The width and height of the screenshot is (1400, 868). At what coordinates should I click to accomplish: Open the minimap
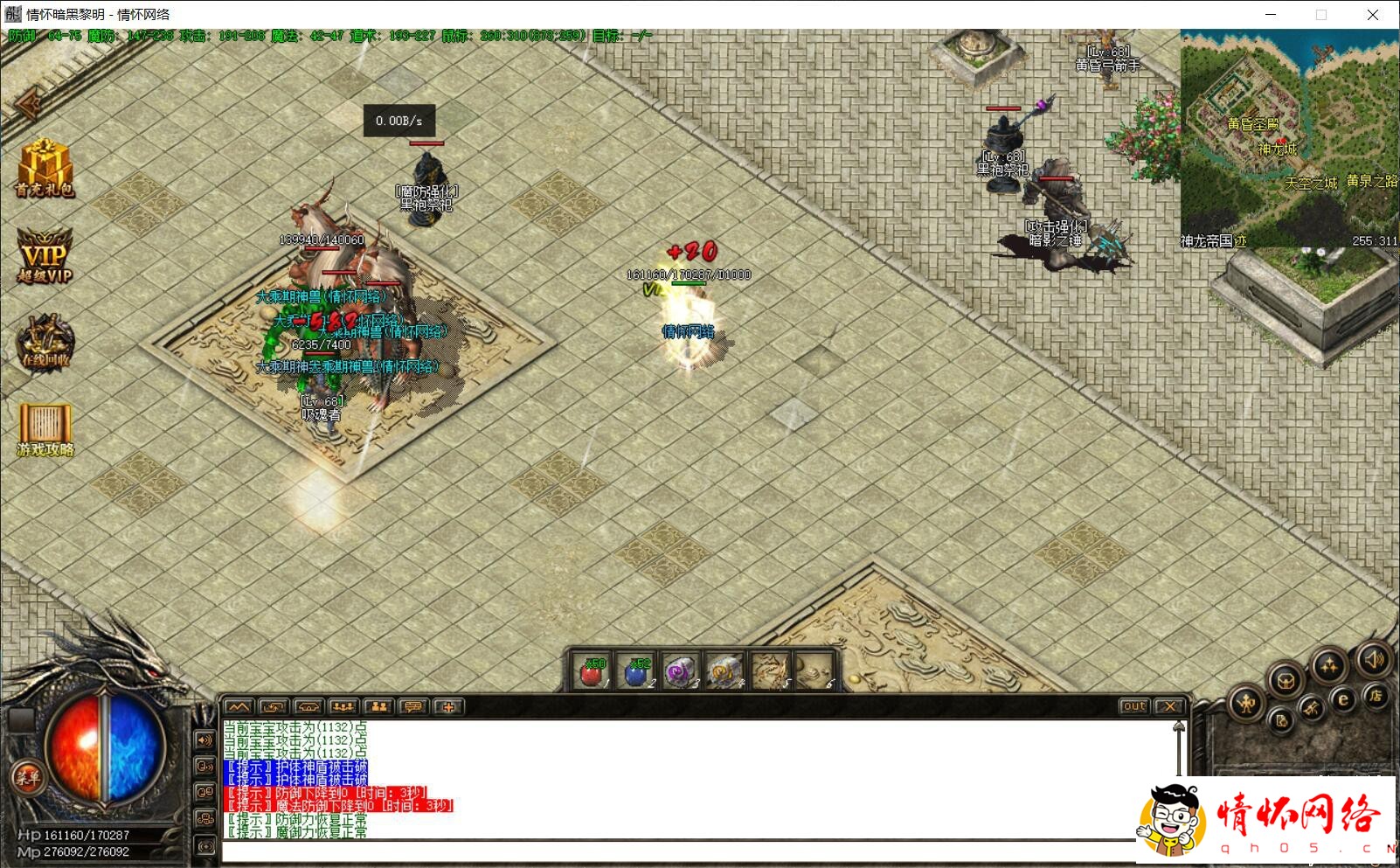(x=1289, y=138)
